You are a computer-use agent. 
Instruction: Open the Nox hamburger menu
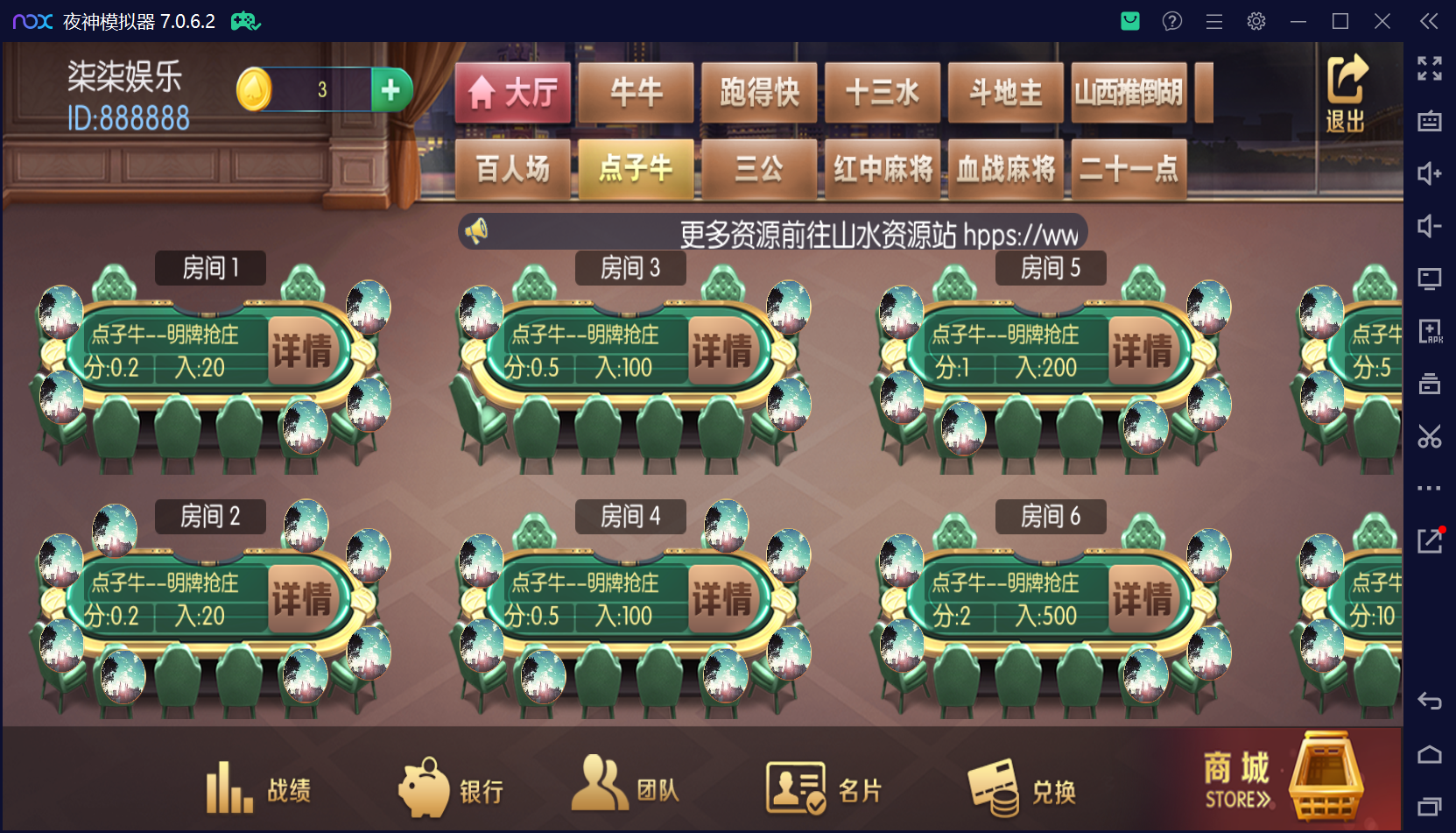point(1213,20)
